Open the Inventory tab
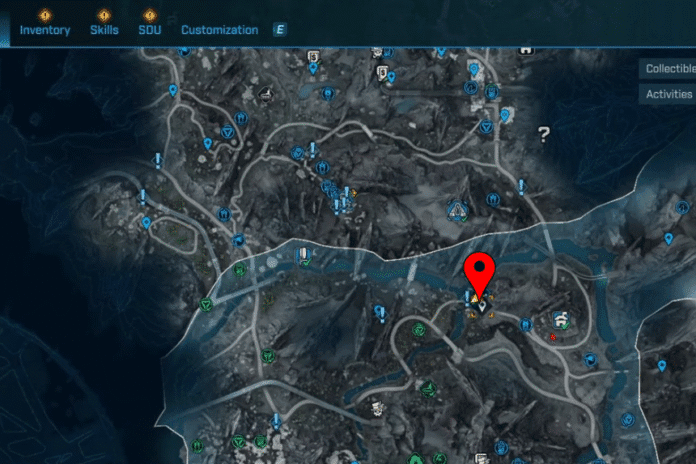 pyautogui.click(x=45, y=29)
